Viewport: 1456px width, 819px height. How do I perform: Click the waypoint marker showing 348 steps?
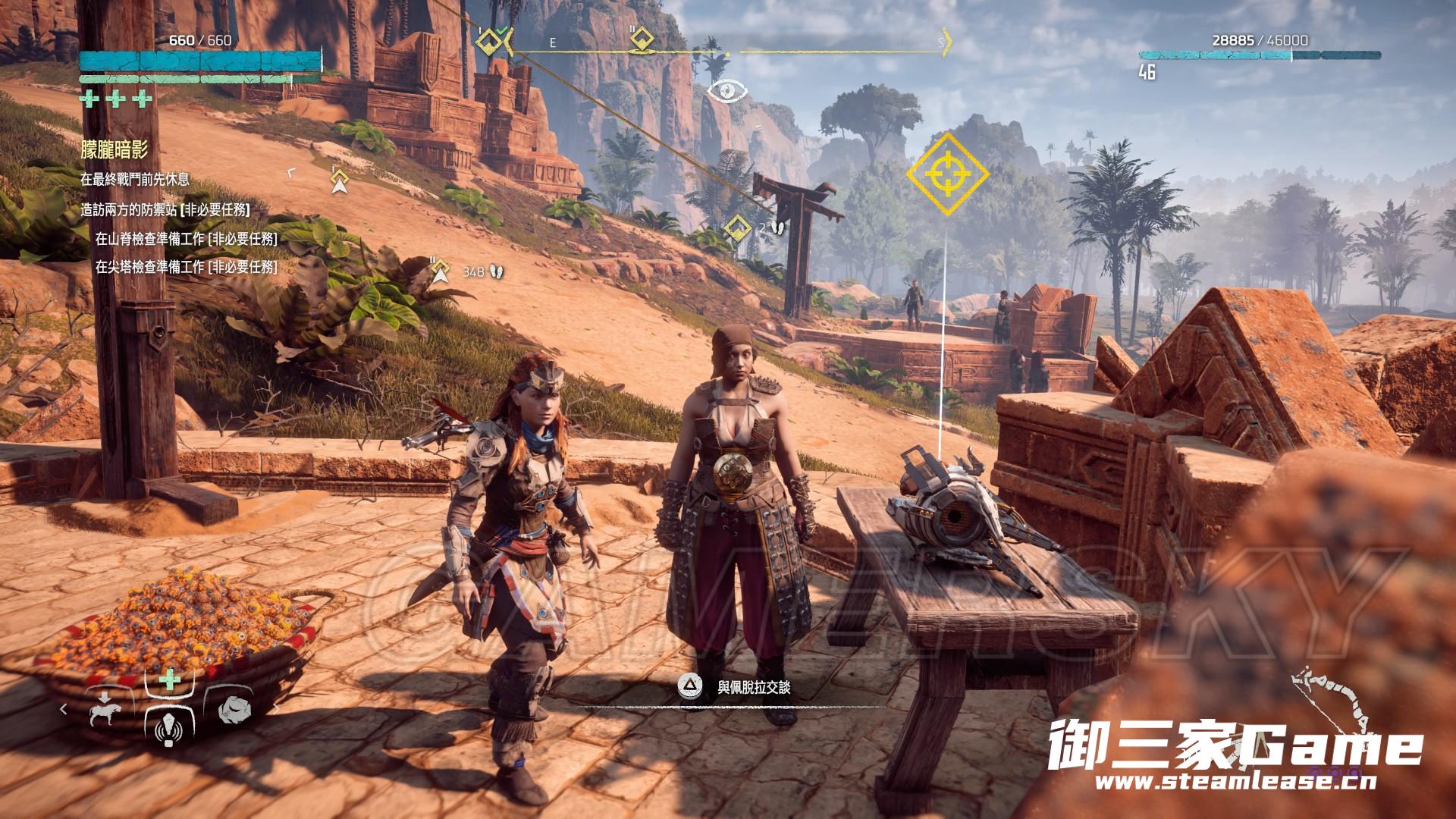(x=441, y=270)
